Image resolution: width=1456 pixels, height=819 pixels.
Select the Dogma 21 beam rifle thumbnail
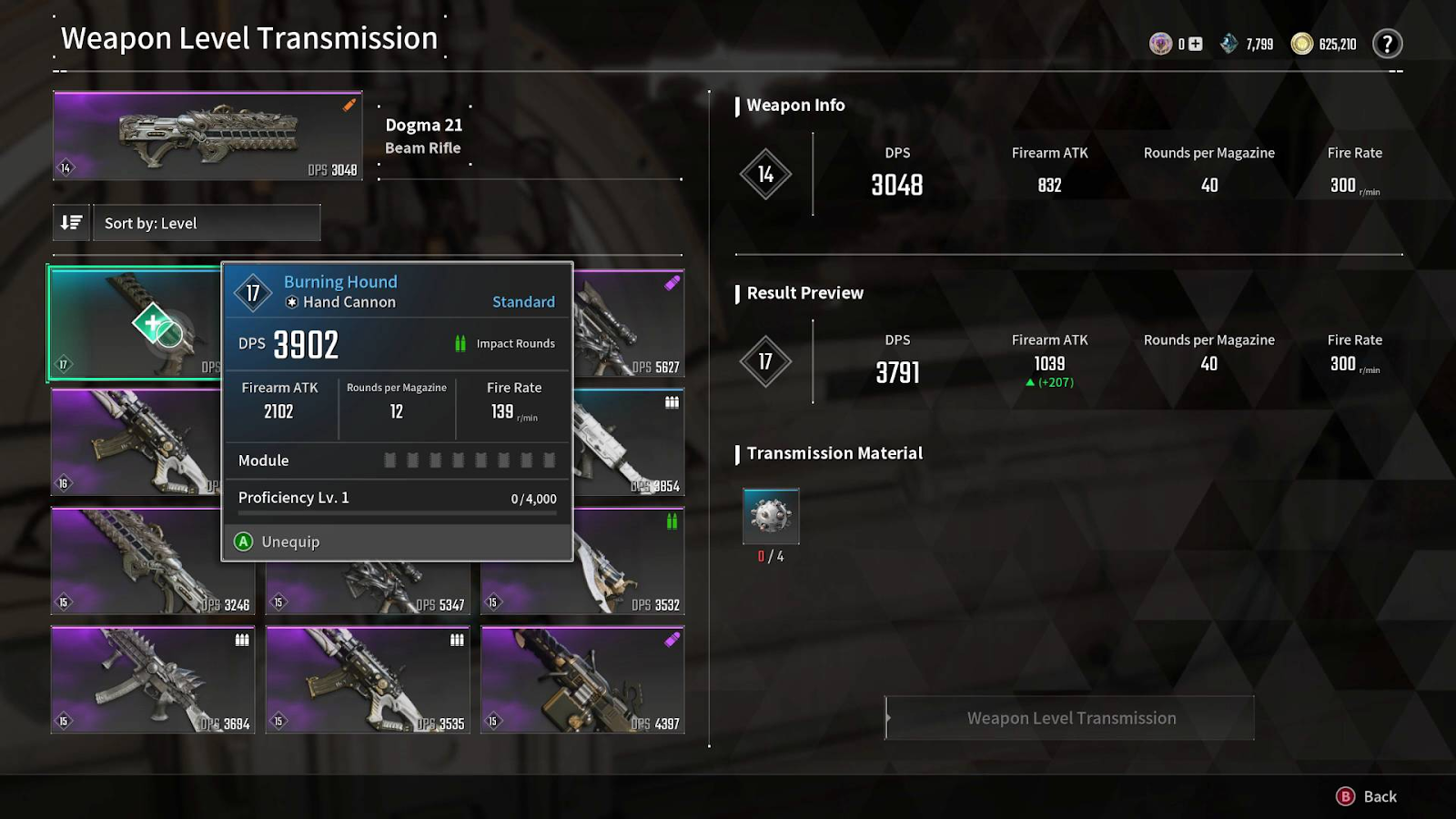[x=207, y=136]
